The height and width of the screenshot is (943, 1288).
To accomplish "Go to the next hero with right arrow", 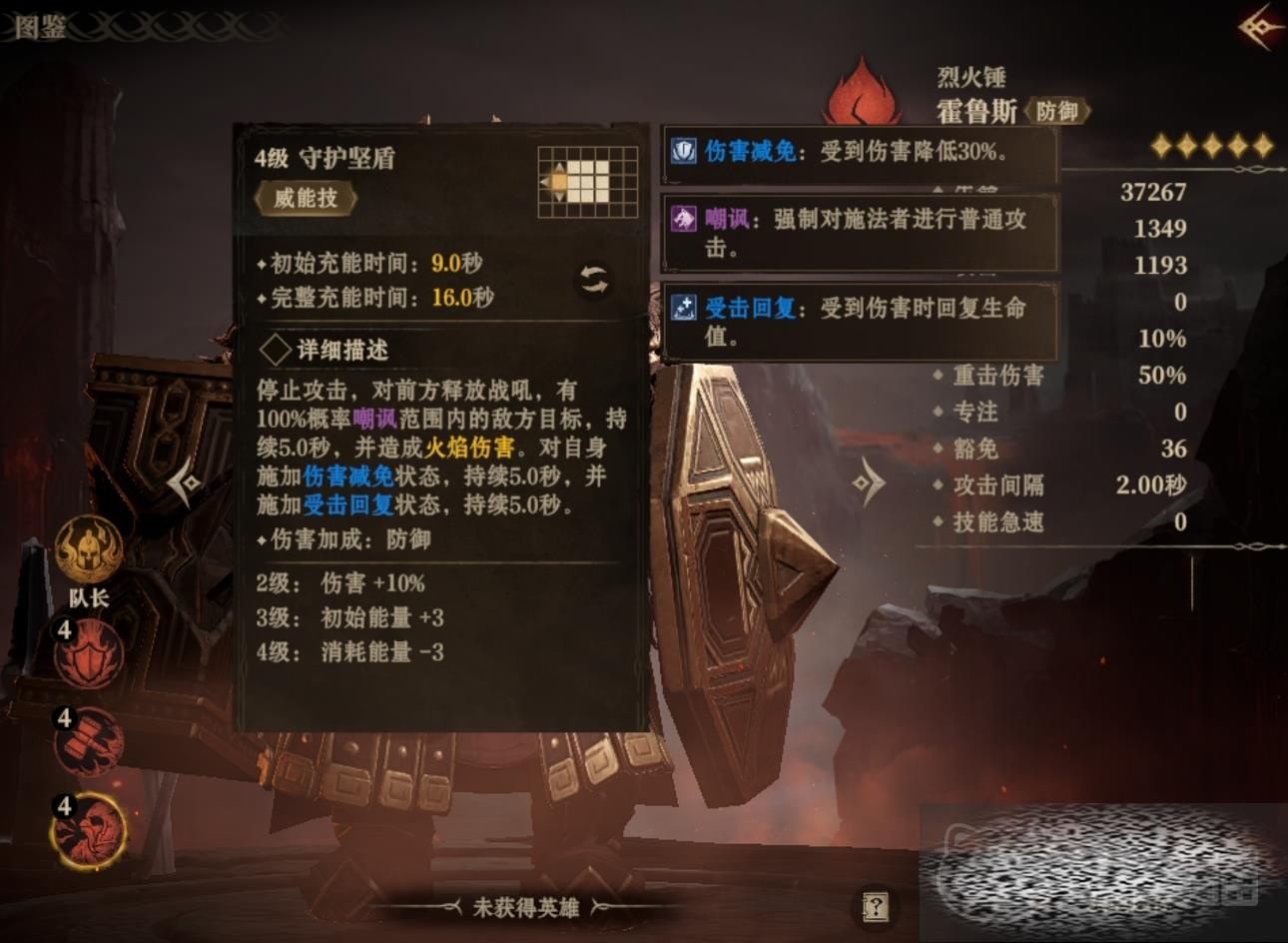I will click(869, 484).
